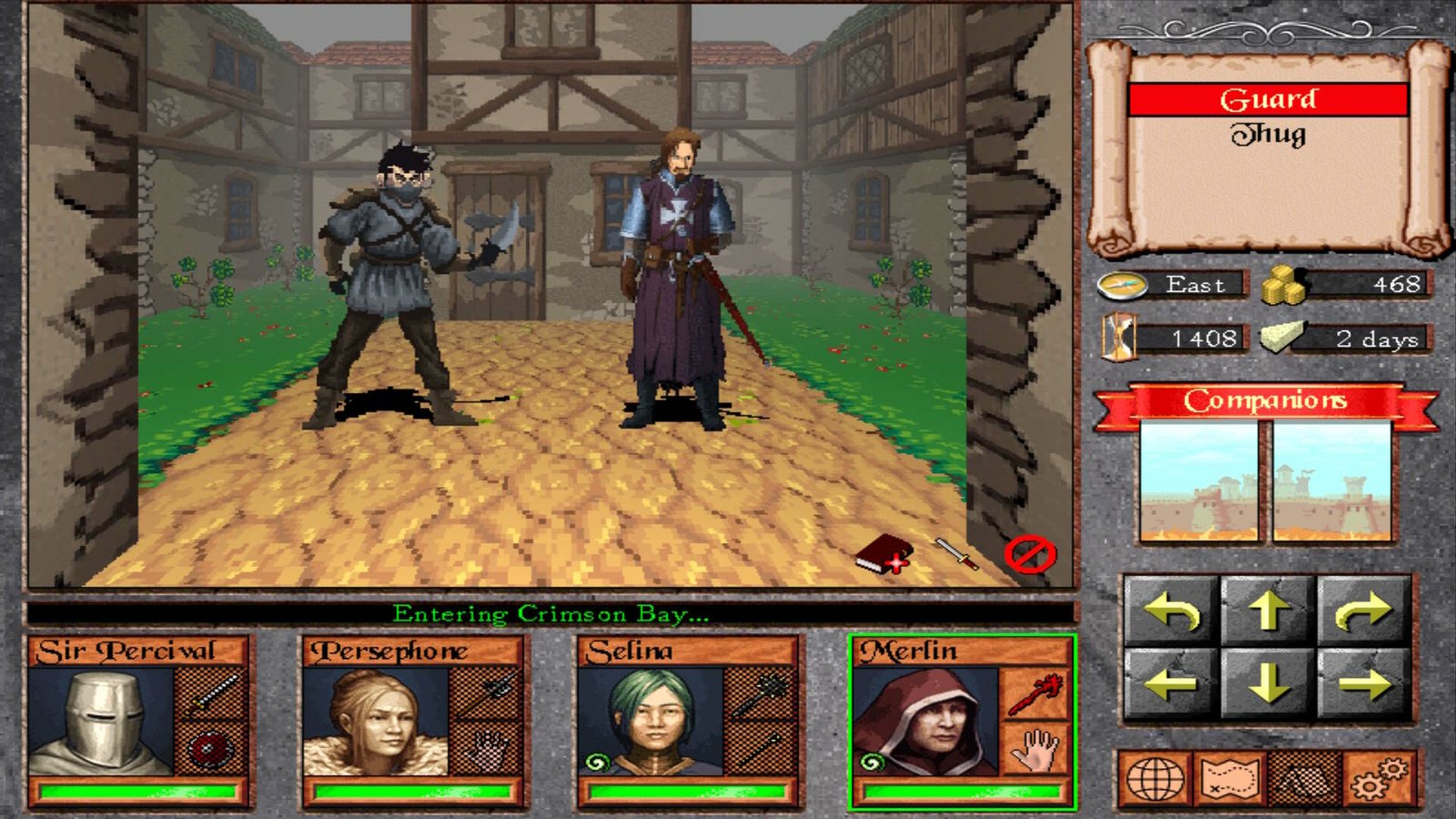Open the world globe button
This screenshot has width=1456, height=819.
(x=1156, y=779)
